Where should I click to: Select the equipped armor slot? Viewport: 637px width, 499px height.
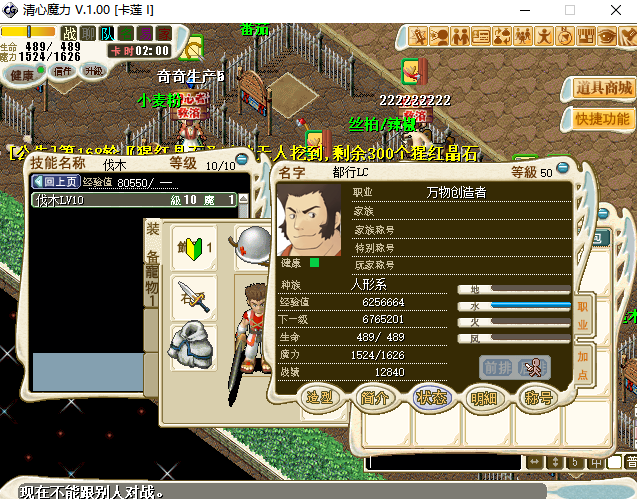click(x=191, y=347)
